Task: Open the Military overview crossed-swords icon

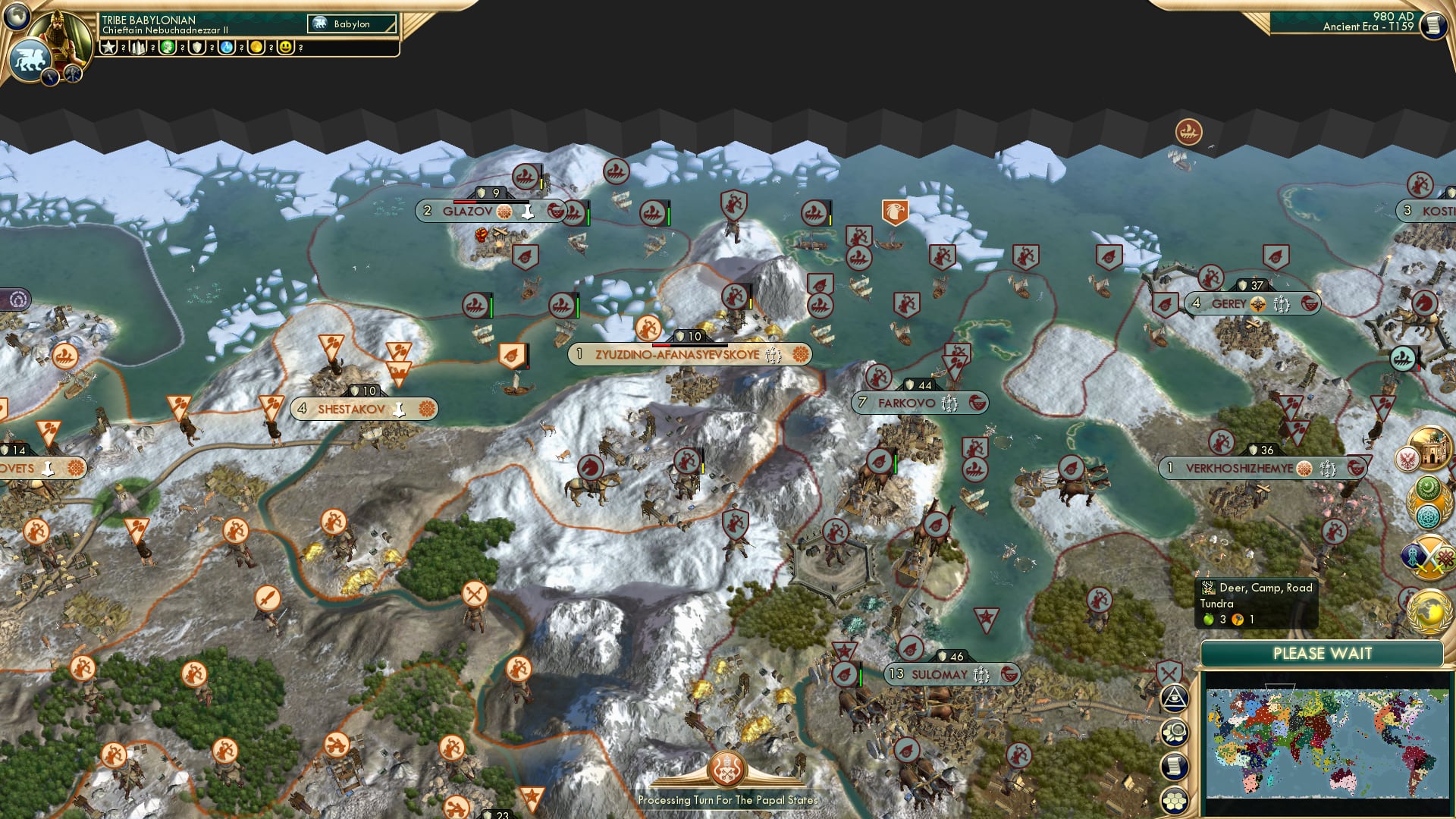Action: (1428, 557)
